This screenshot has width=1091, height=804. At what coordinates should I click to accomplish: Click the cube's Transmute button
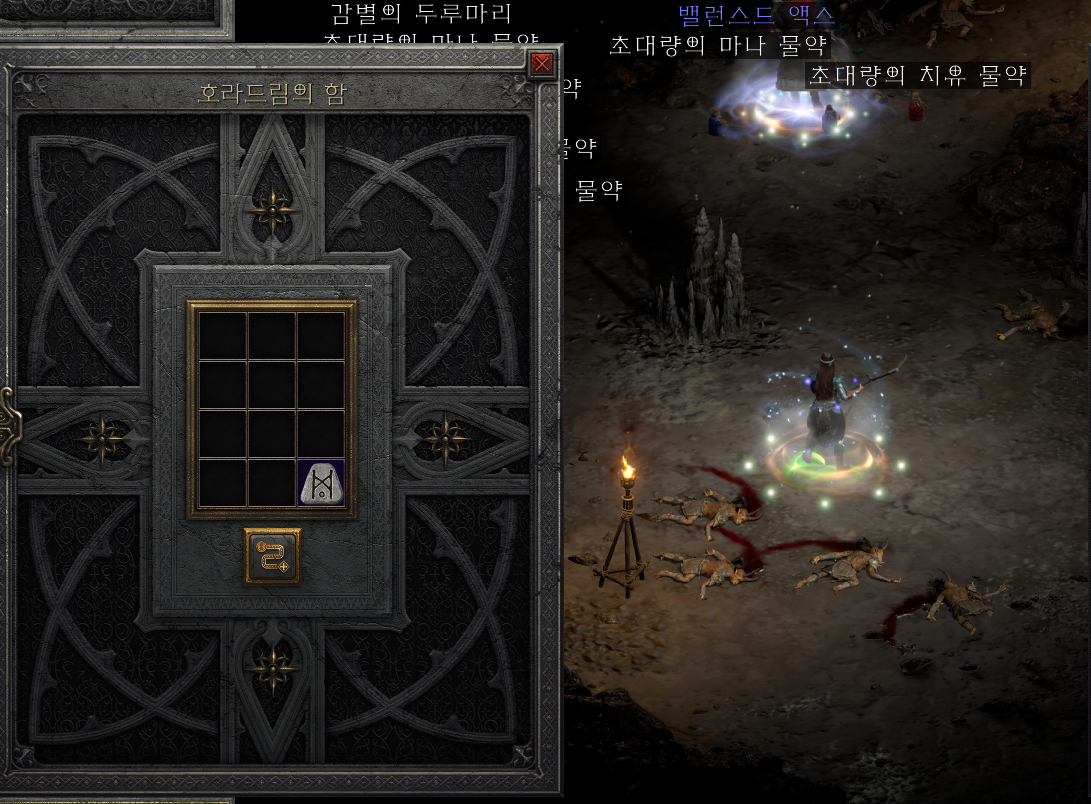(272, 556)
